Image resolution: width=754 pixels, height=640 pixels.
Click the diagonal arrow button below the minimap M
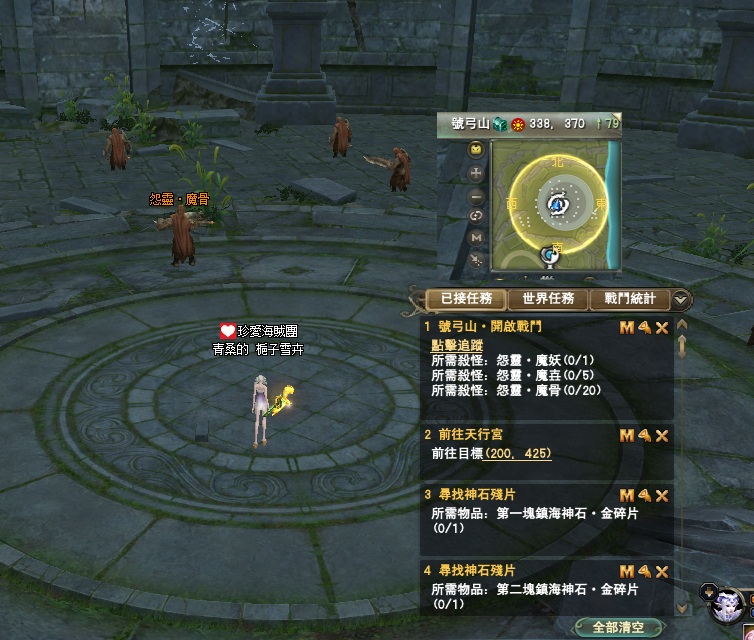point(477,260)
